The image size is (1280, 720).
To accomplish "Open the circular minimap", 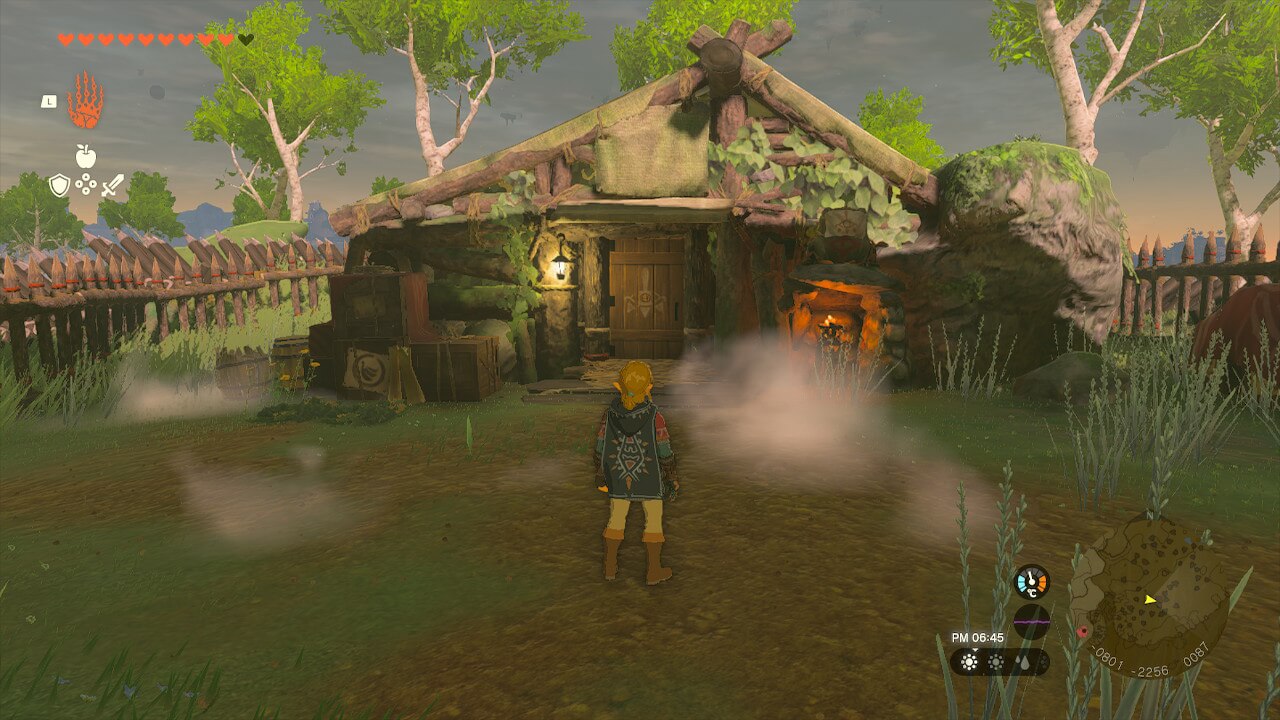I will pyautogui.click(x=1149, y=597).
